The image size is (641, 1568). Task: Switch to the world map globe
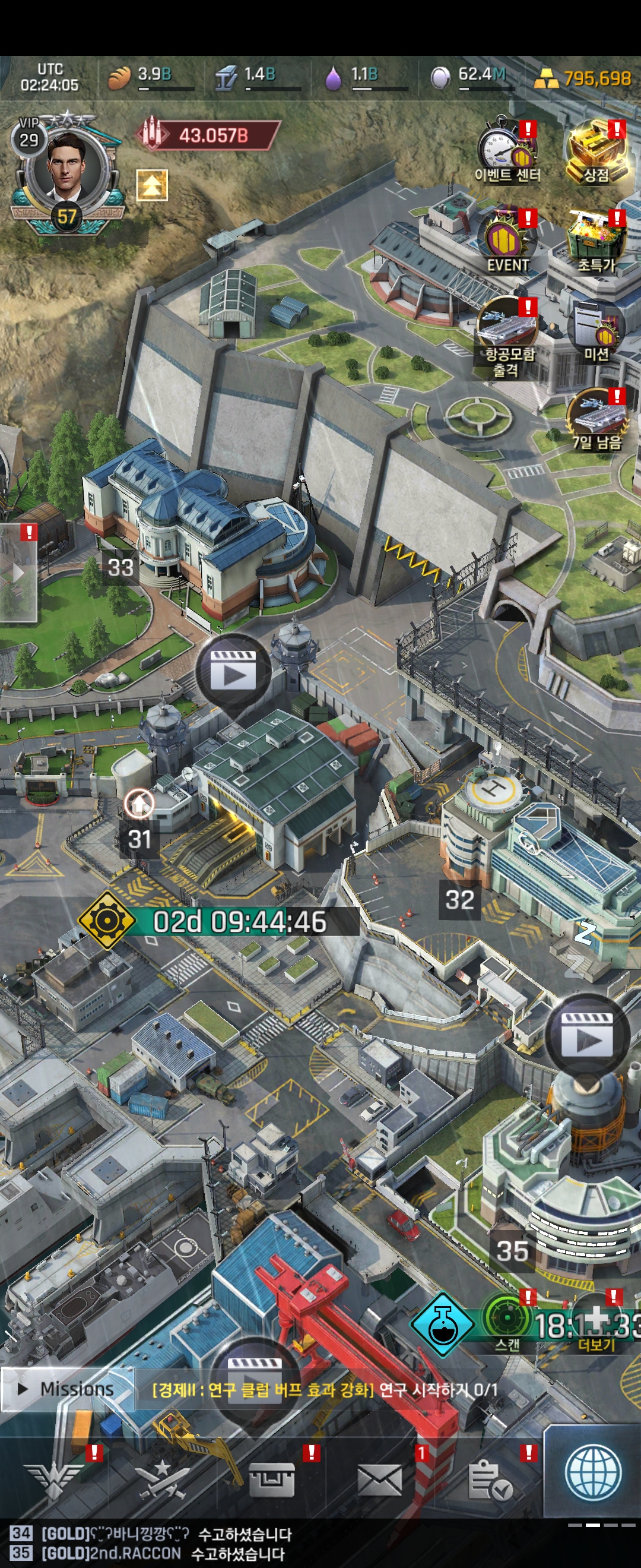(x=592, y=1472)
